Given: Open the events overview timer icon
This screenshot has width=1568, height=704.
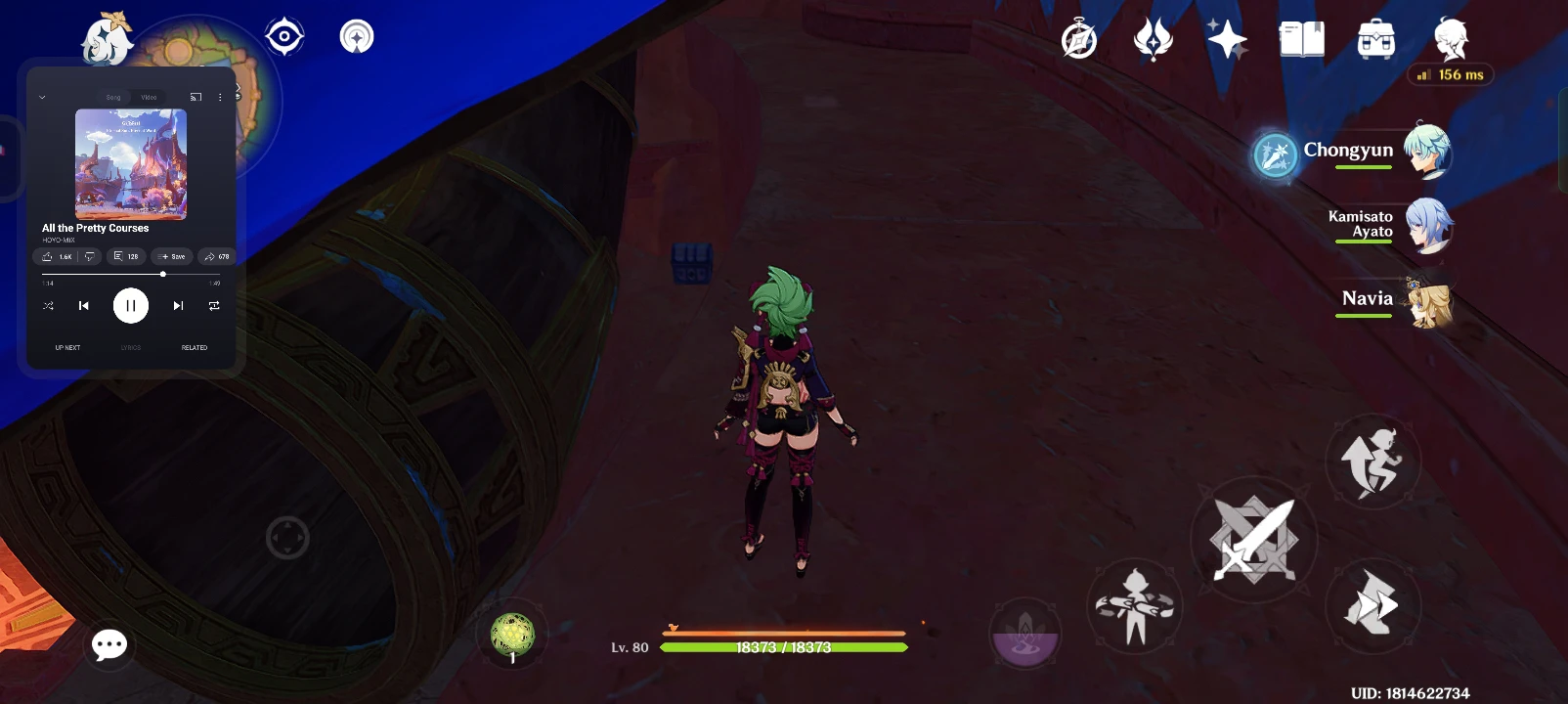Looking at the screenshot, I should [x=1078, y=39].
